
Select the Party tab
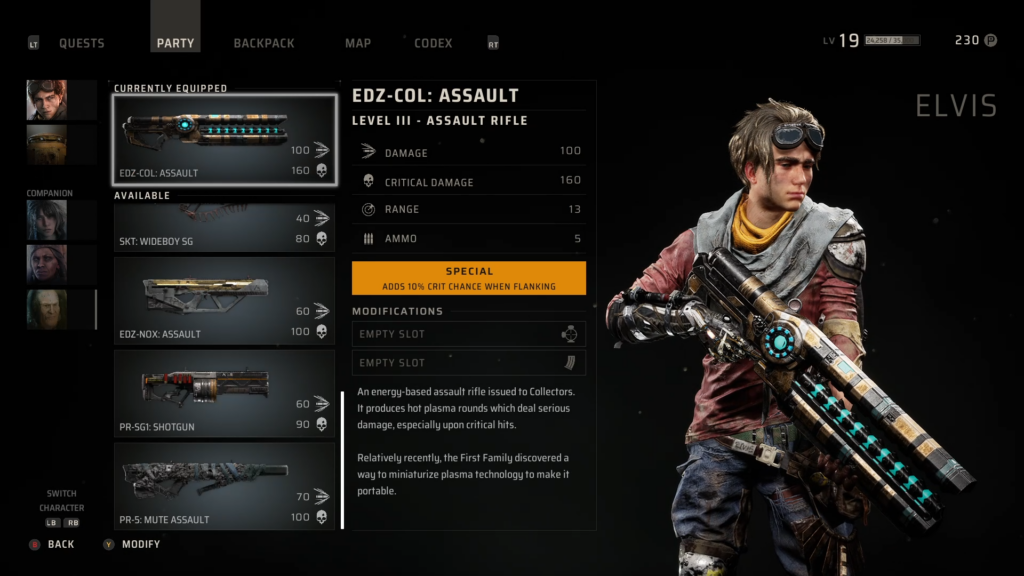pyautogui.click(x=176, y=43)
